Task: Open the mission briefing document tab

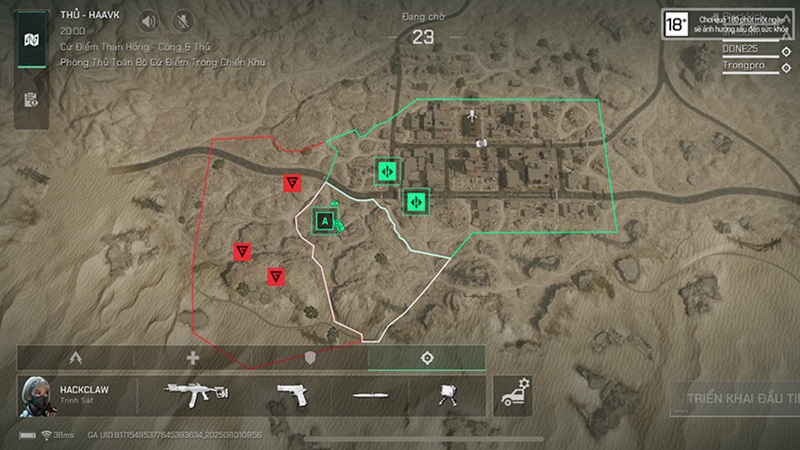Action: pyautogui.click(x=31, y=99)
